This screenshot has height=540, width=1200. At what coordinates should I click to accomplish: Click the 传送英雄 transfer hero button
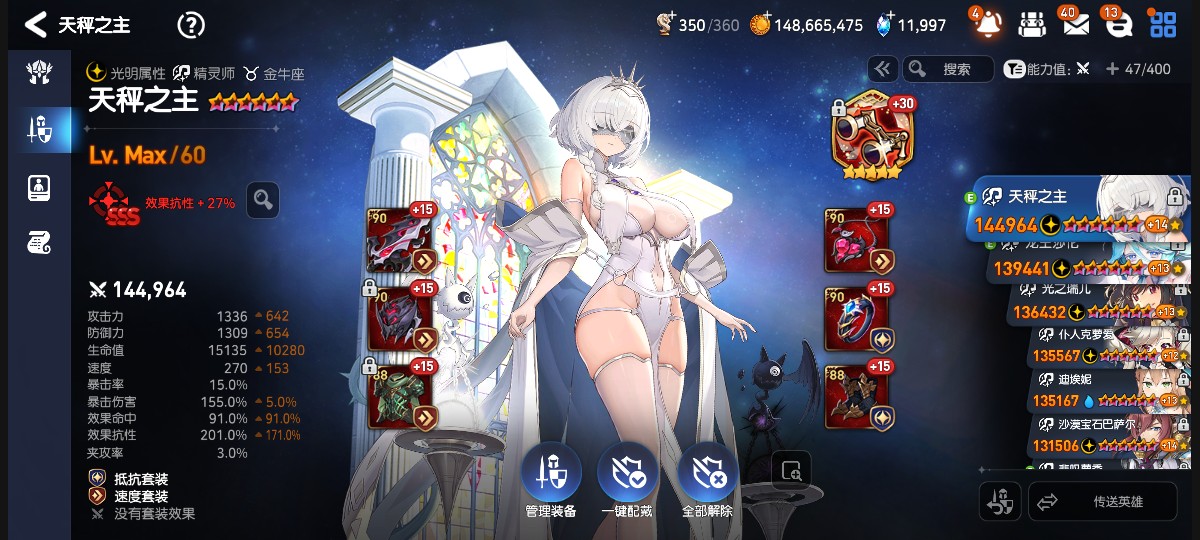[x=1102, y=502]
